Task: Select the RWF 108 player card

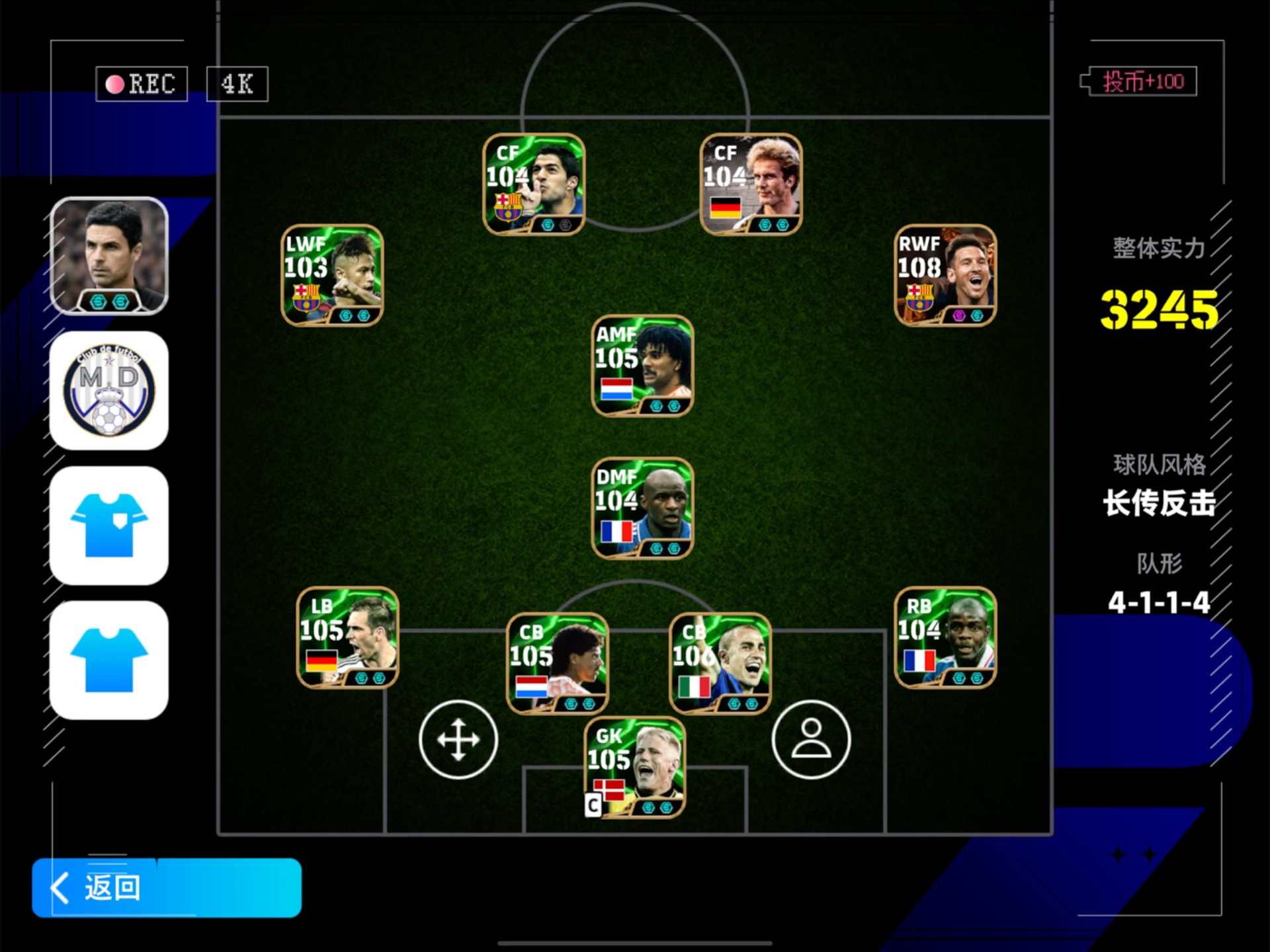Action: pos(945,275)
